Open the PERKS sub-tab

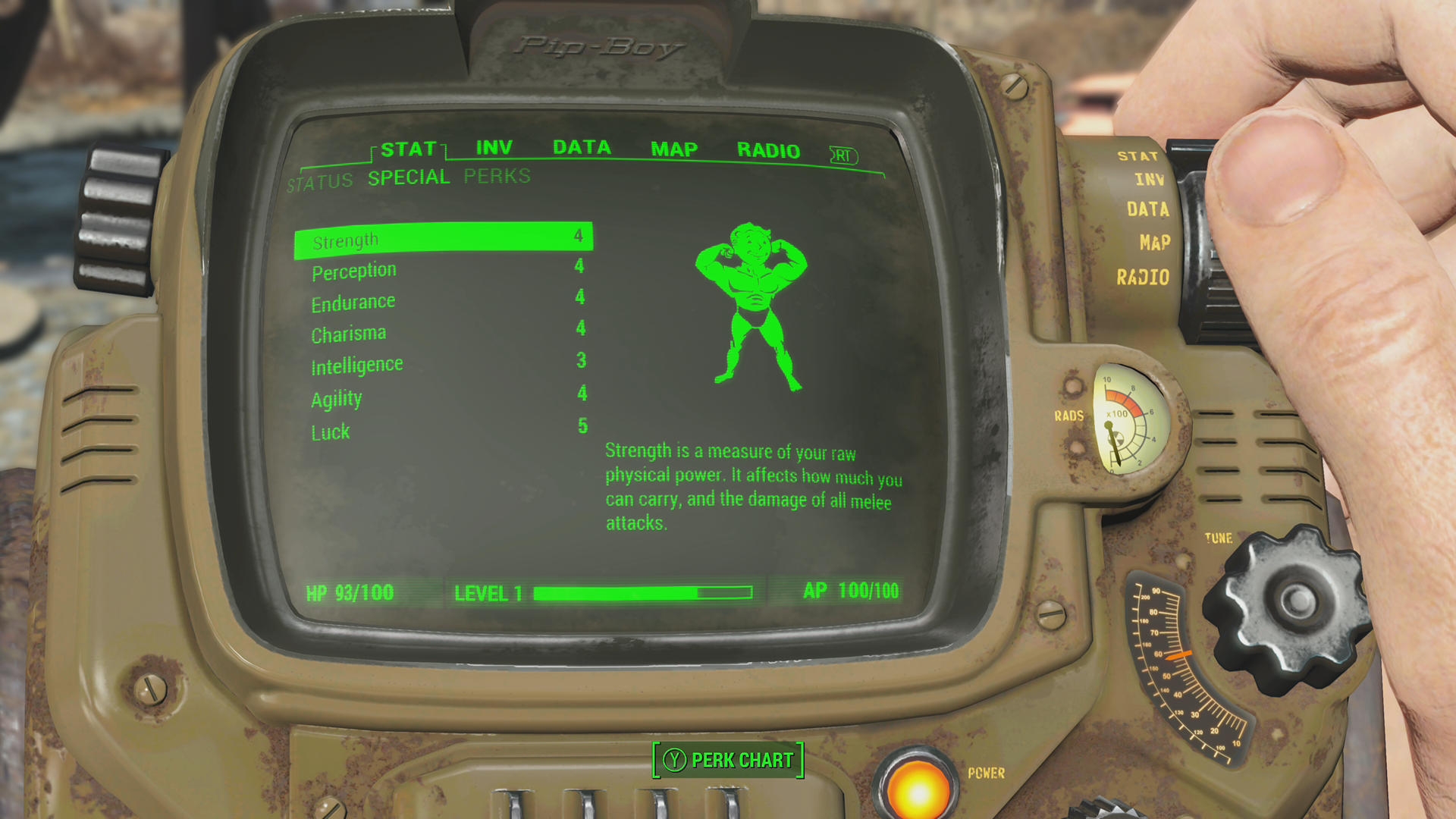click(x=497, y=175)
